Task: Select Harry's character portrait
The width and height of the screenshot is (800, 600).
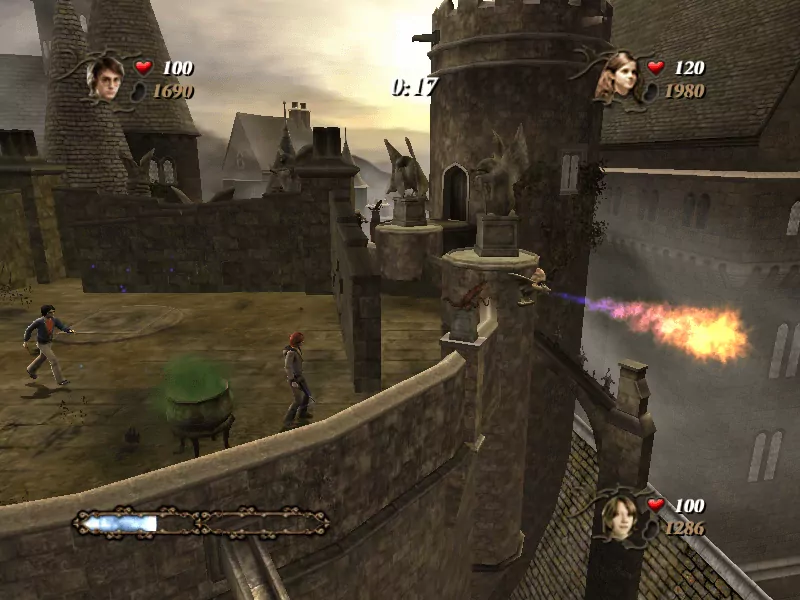Action: [x=105, y=77]
